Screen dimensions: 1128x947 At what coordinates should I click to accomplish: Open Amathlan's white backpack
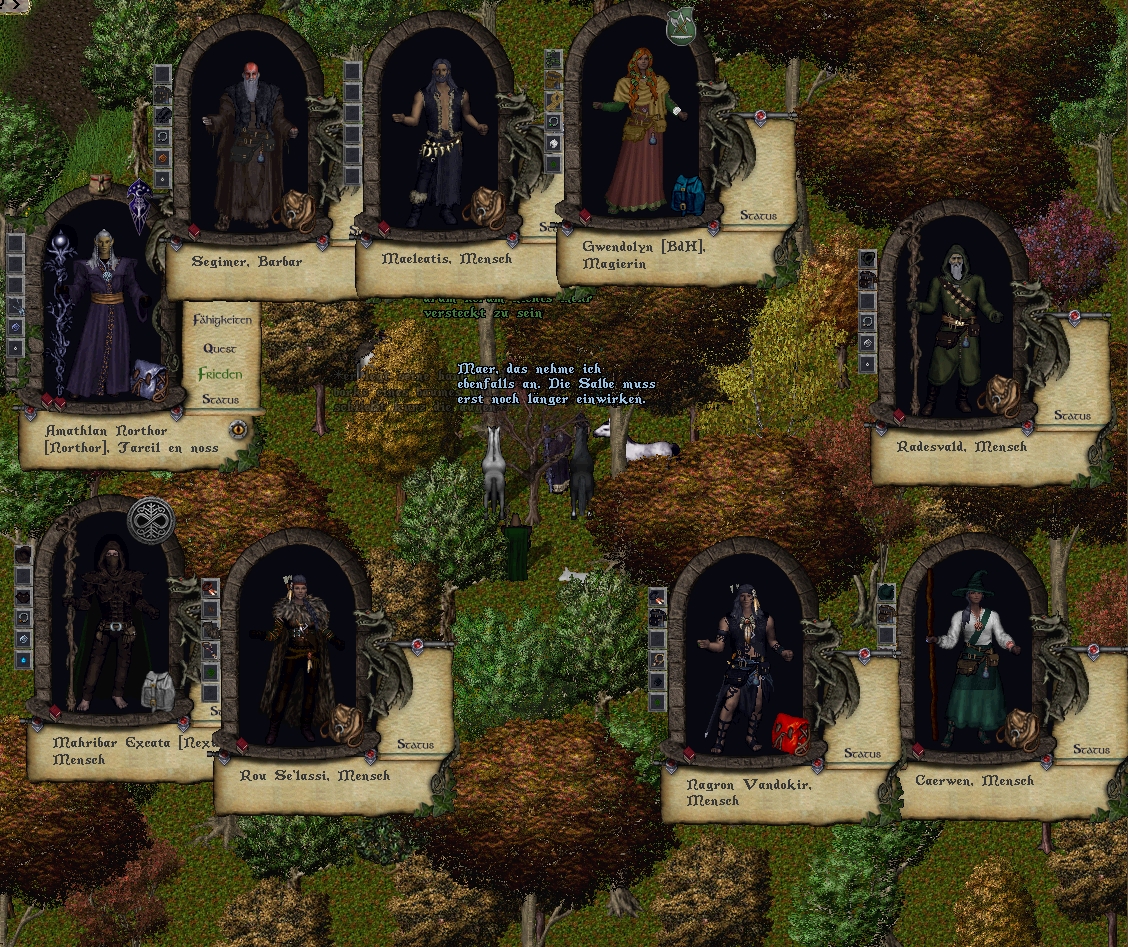(148, 377)
